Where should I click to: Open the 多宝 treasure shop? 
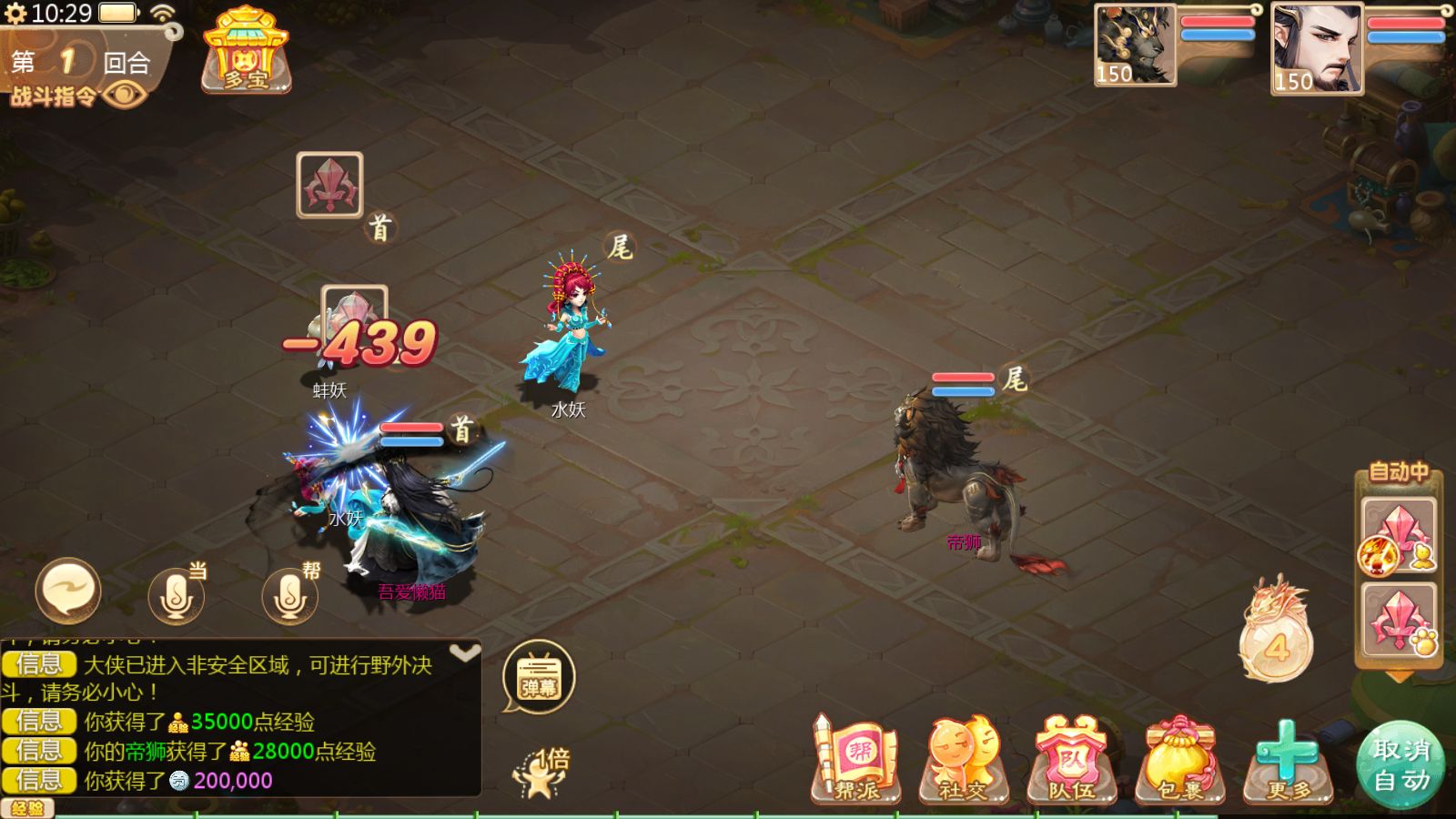click(246, 52)
